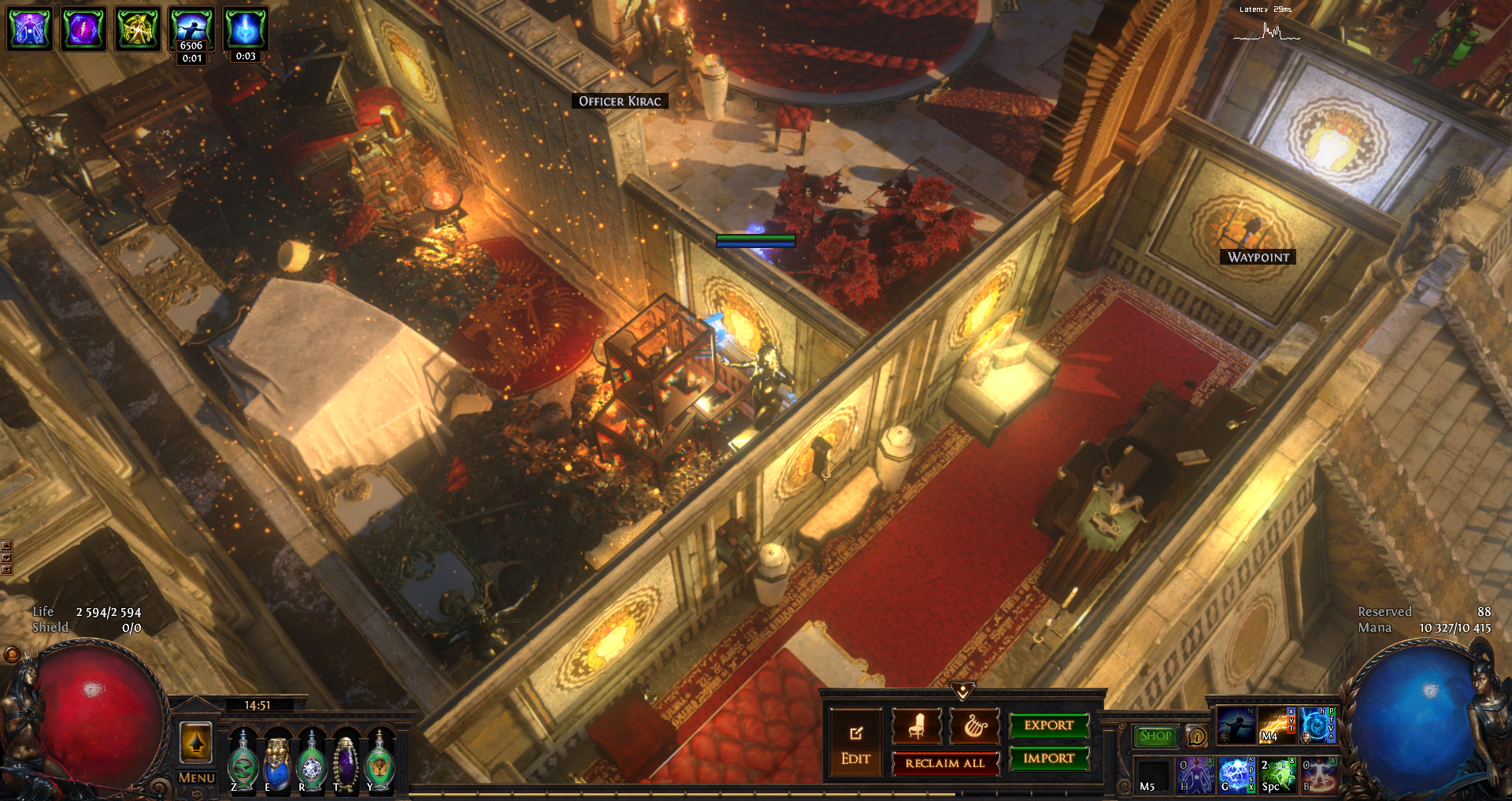Screen dimensions: 1512x801
Task: Activate the green dash skill bound to Spc
Action: 1277,774
